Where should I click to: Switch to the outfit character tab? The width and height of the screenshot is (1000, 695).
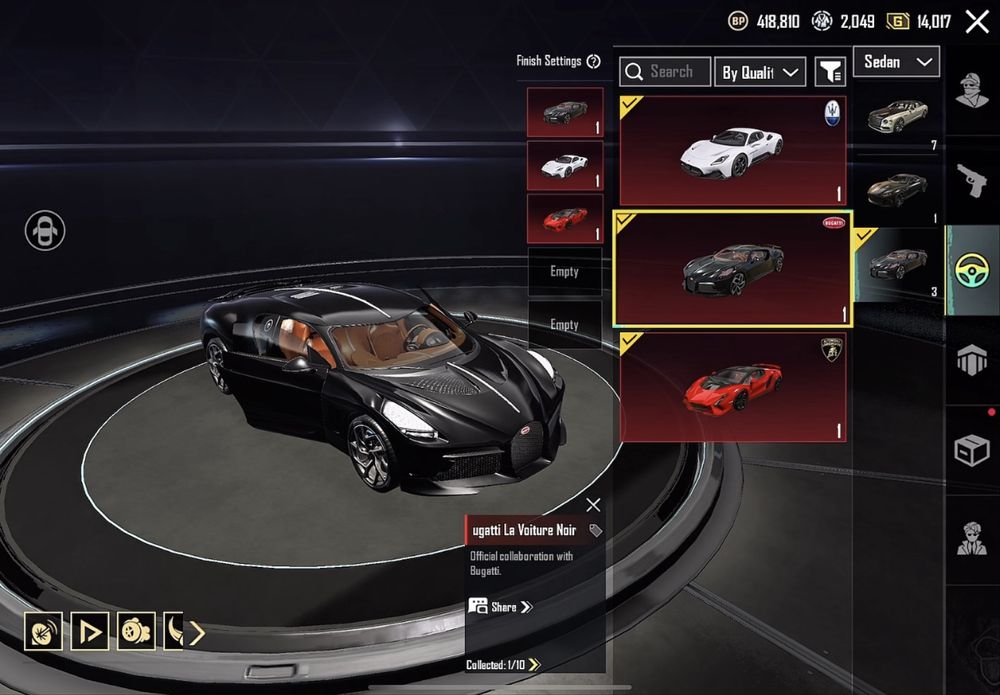971,90
